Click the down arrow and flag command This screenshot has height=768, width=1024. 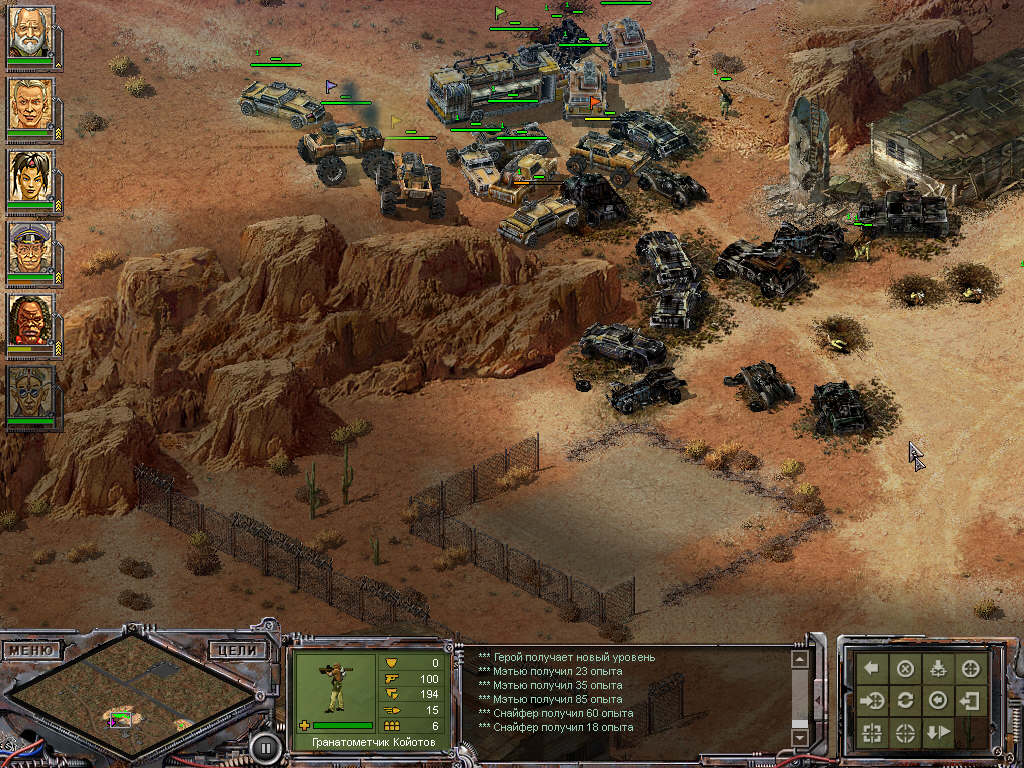937,732
